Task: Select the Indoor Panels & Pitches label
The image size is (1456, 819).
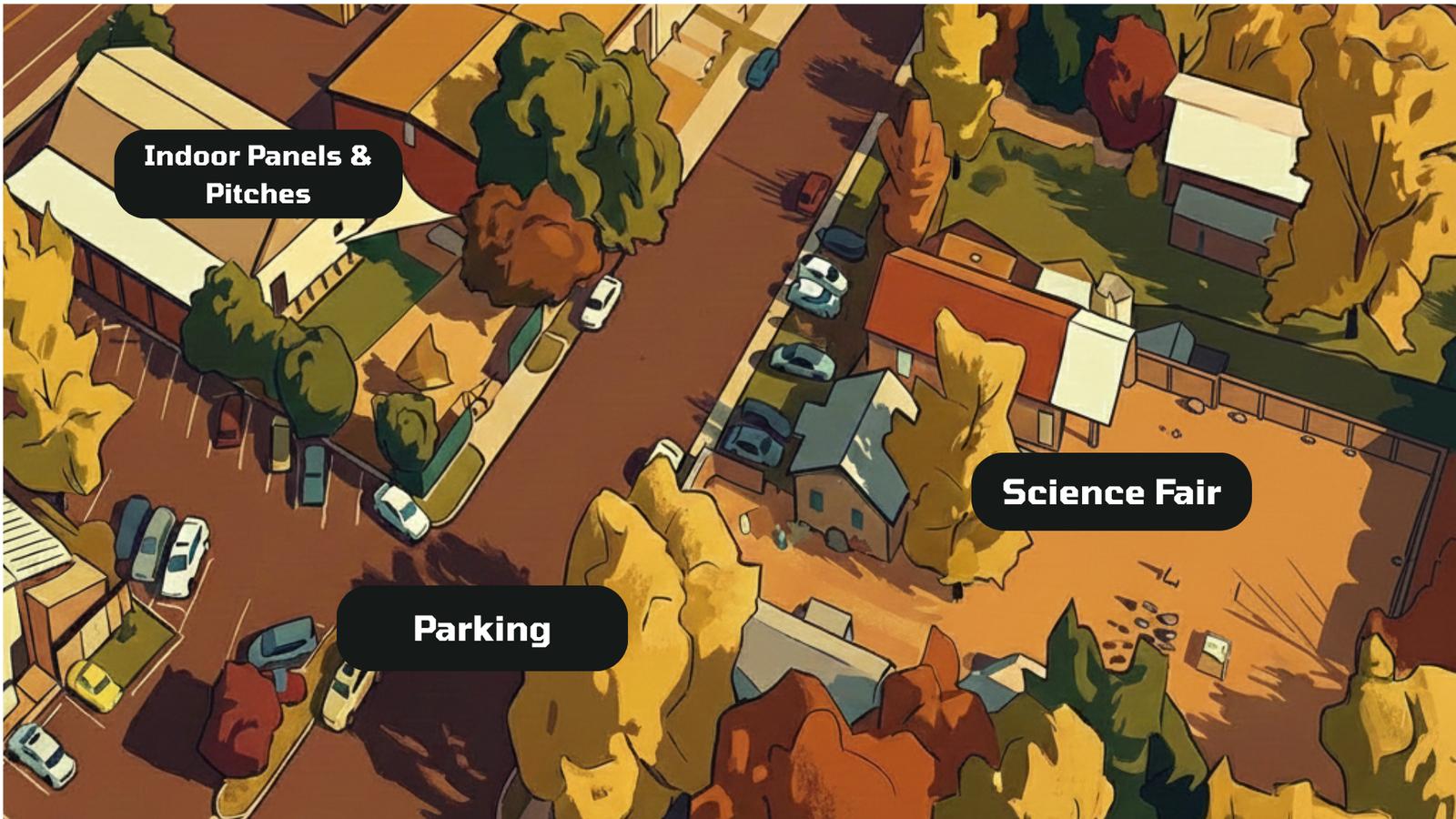Action: [x=258, y=174]
